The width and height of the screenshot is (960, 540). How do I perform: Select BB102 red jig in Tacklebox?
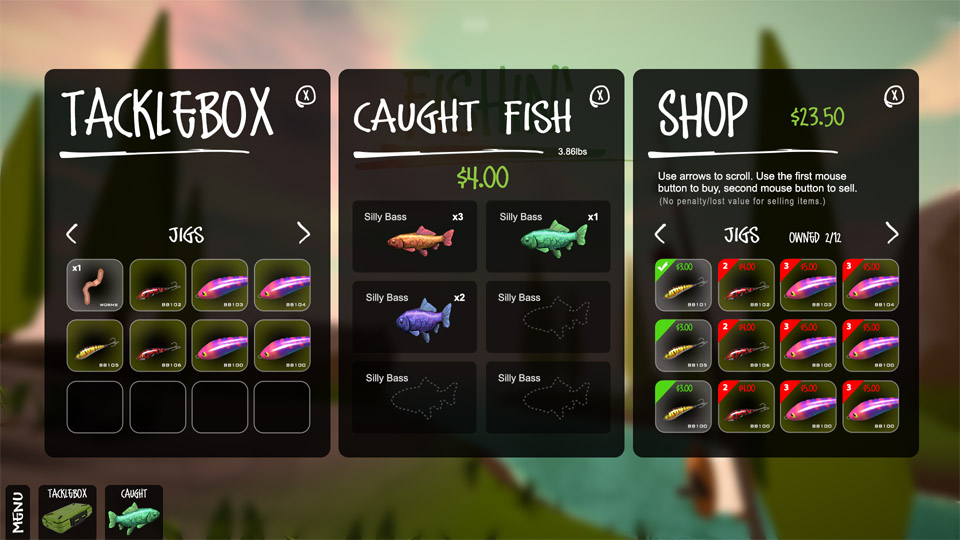click(x=158, y=285)
